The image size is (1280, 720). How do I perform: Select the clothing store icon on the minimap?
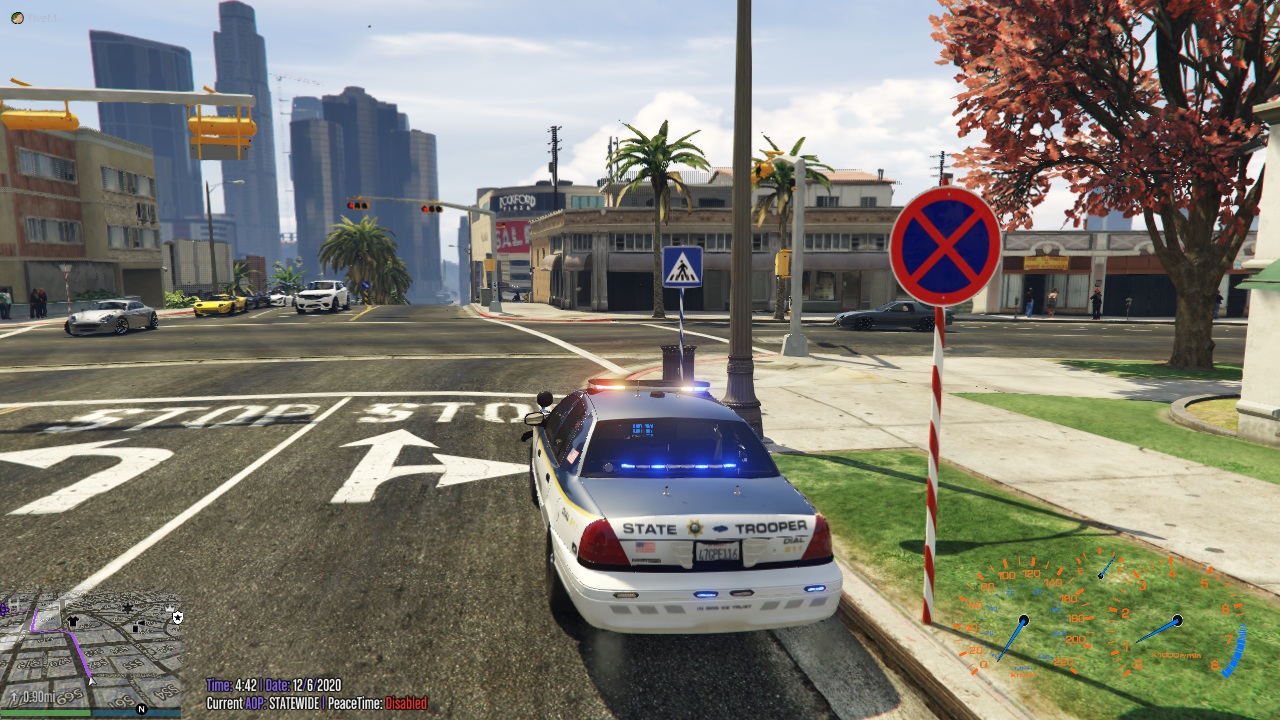click(72, 620)
